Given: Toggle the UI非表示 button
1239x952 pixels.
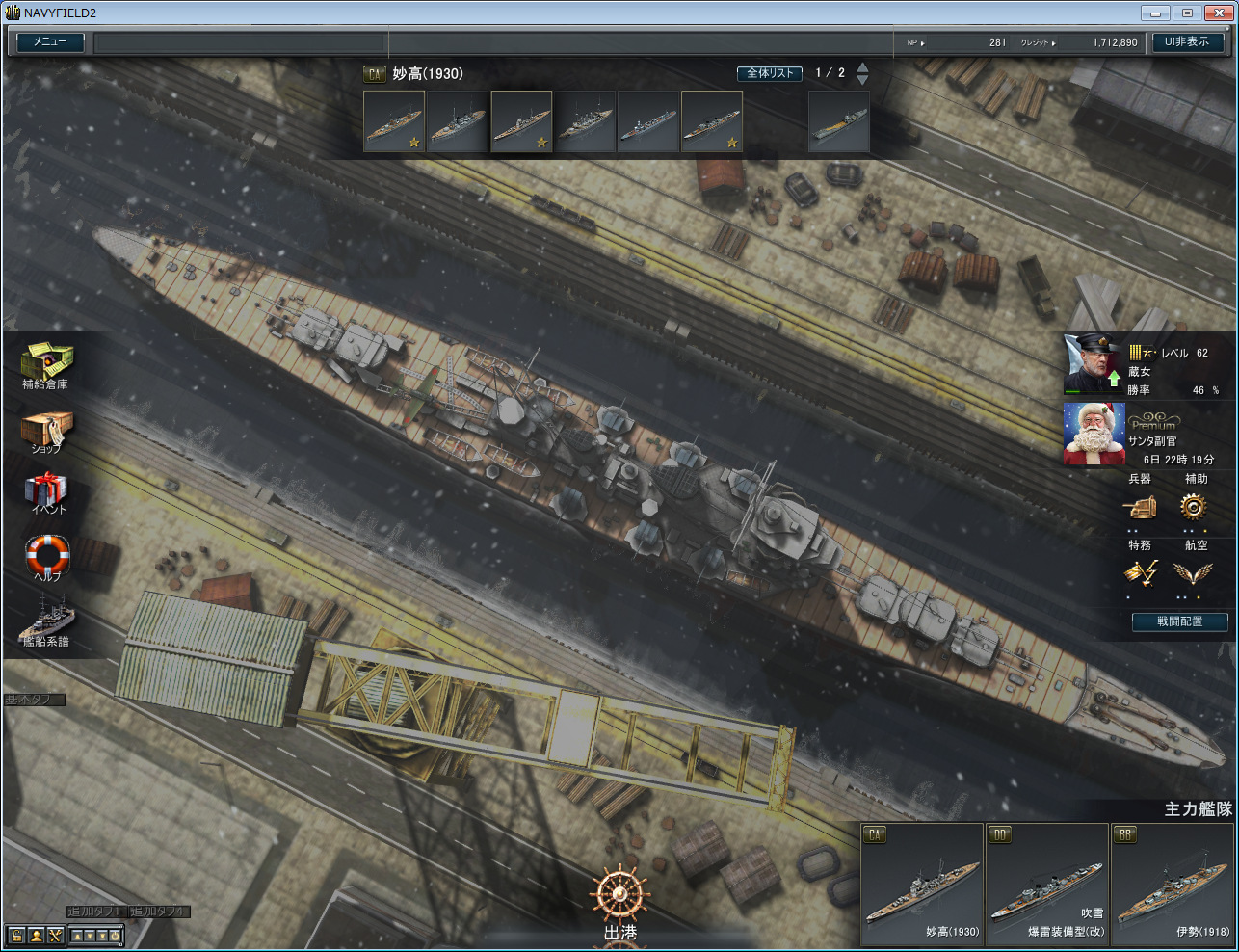Looking at the screenshot, I should pyautogui.click(x=1187, y=42).
